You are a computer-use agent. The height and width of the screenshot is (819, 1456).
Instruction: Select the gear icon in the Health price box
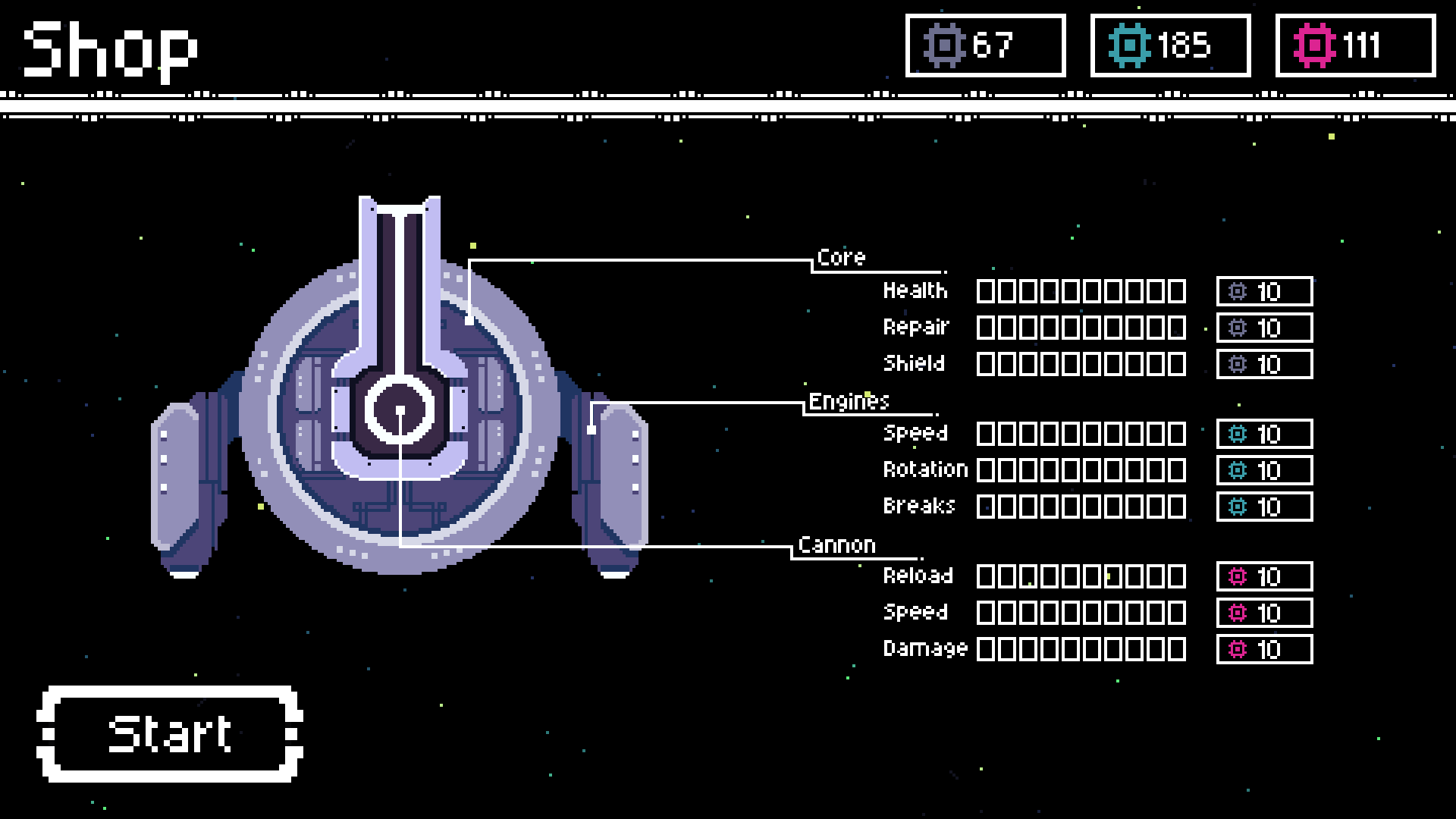tap(1237, 291)
